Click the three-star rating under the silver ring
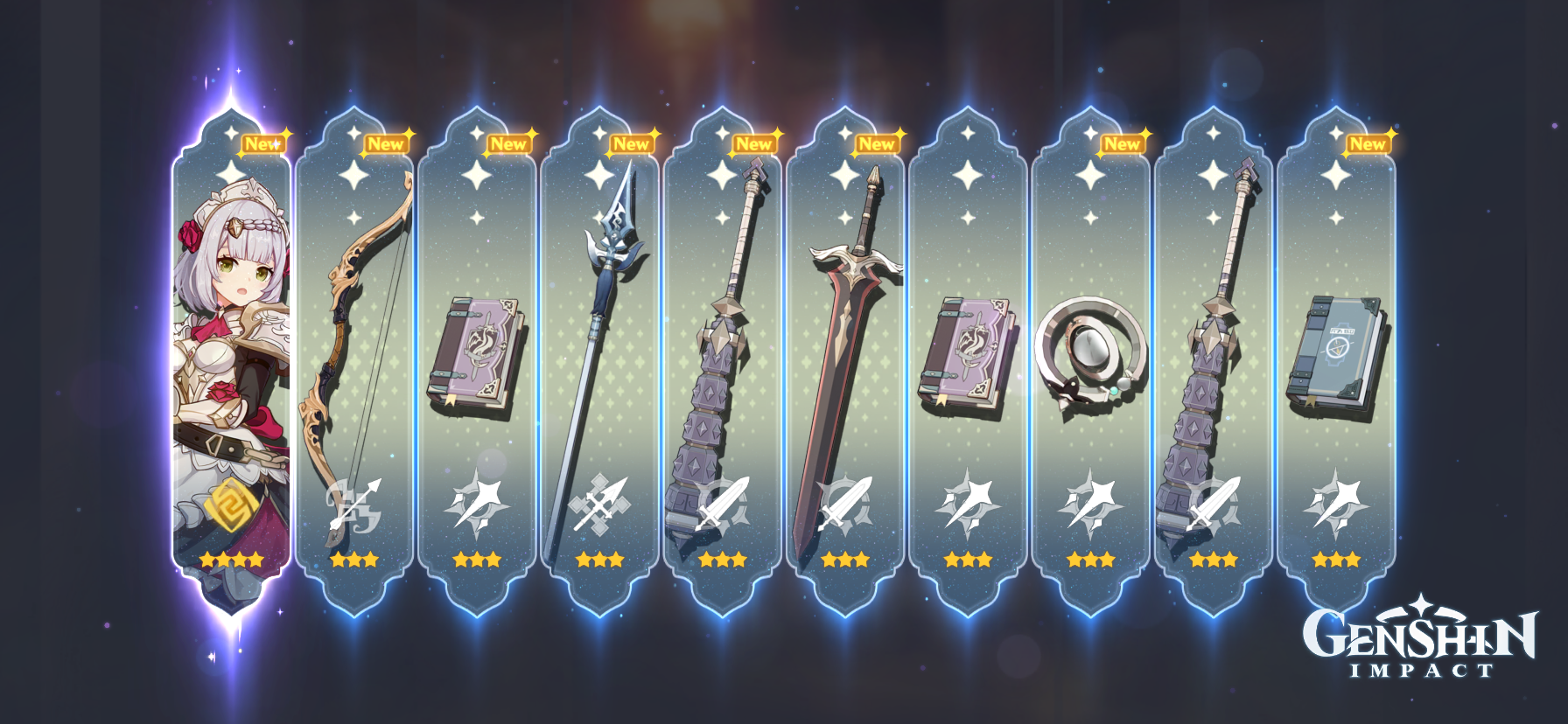 pyautogui.click(x=1088, y=560)
